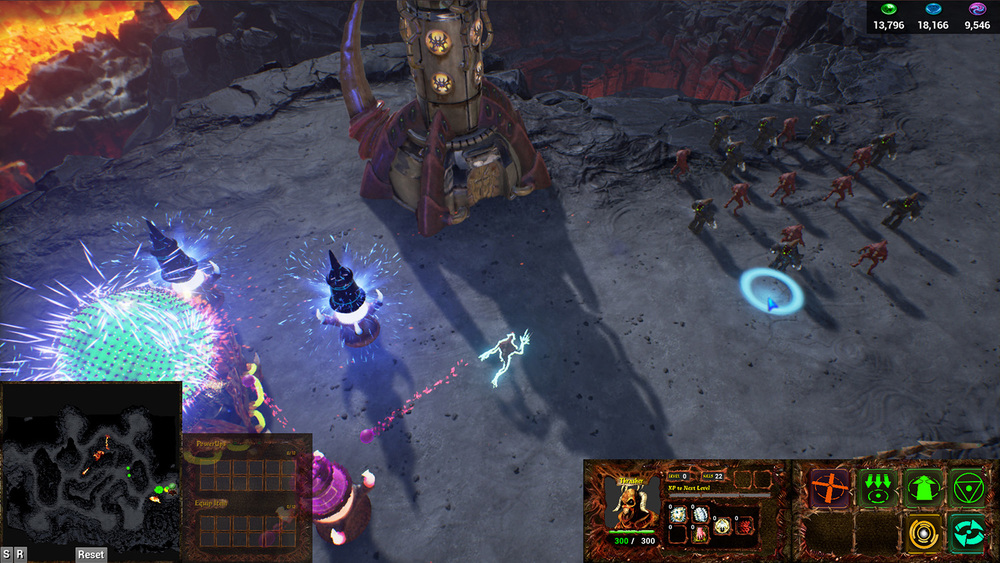The image size is (1000, 563).
Task: Click the S button under the minimap
Action: 7,554
